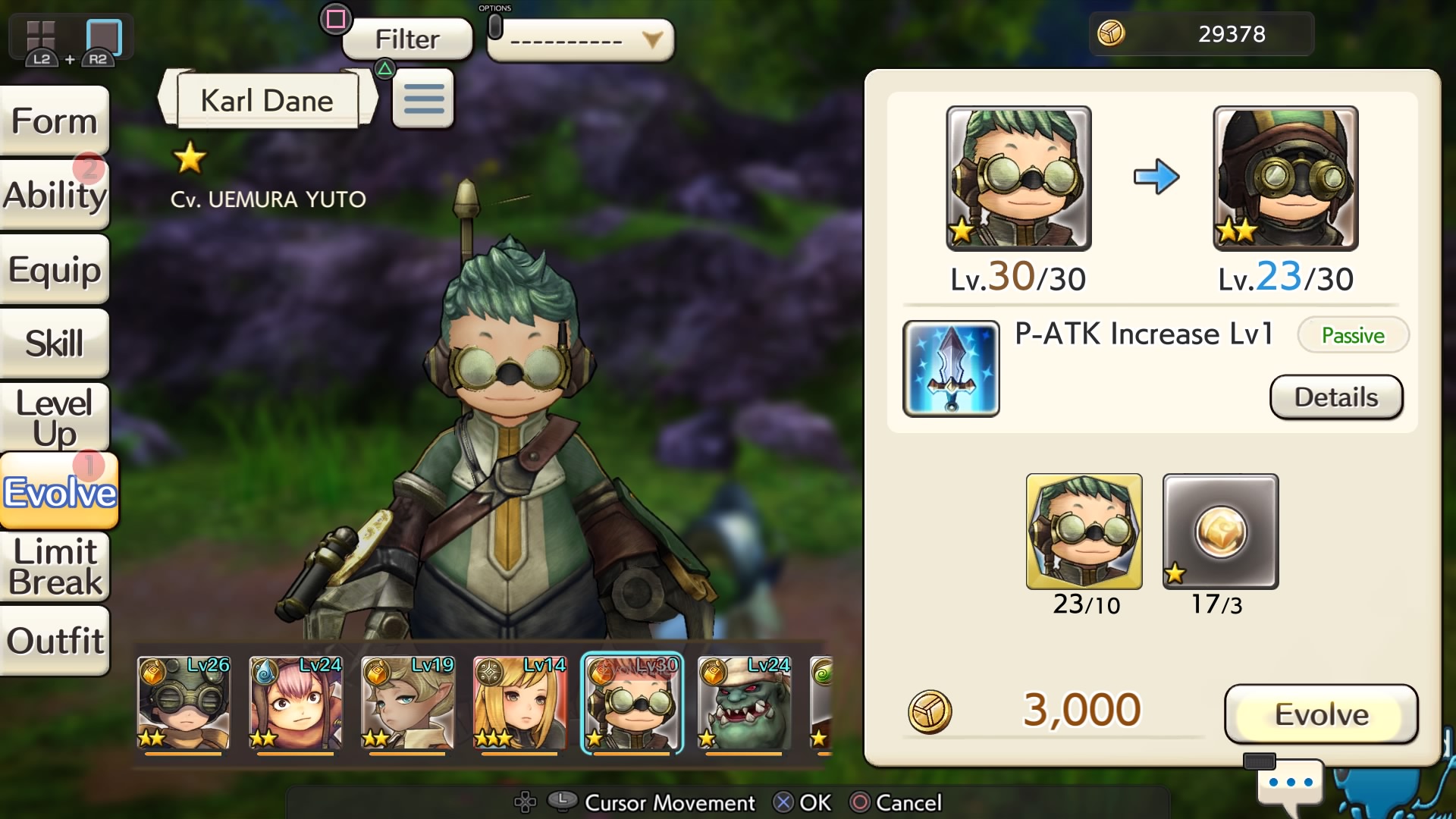
Task: Show Details for P-ATK Increase Lv1
Action: 1335,397
